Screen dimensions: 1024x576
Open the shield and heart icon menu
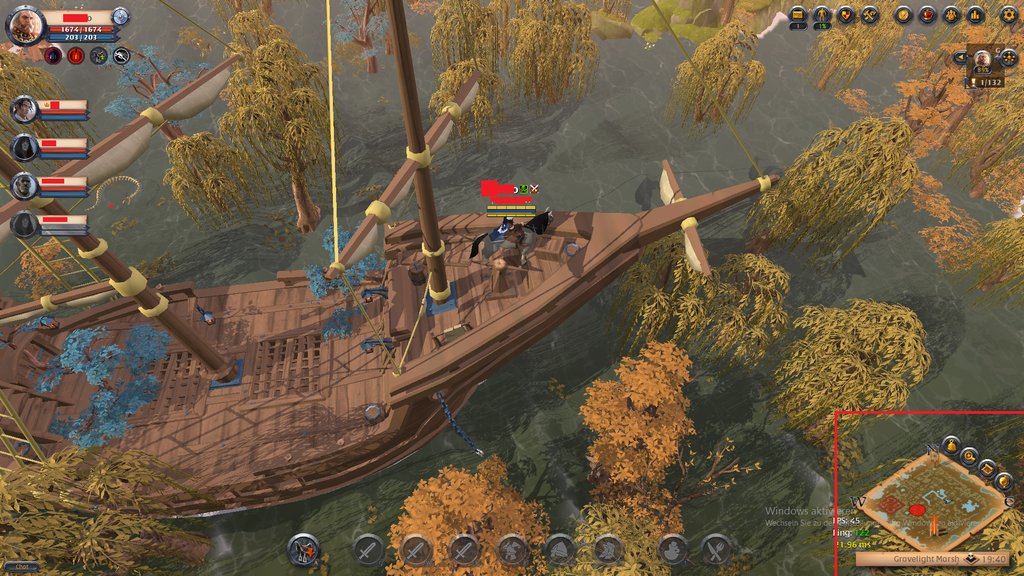coord(846,14)
